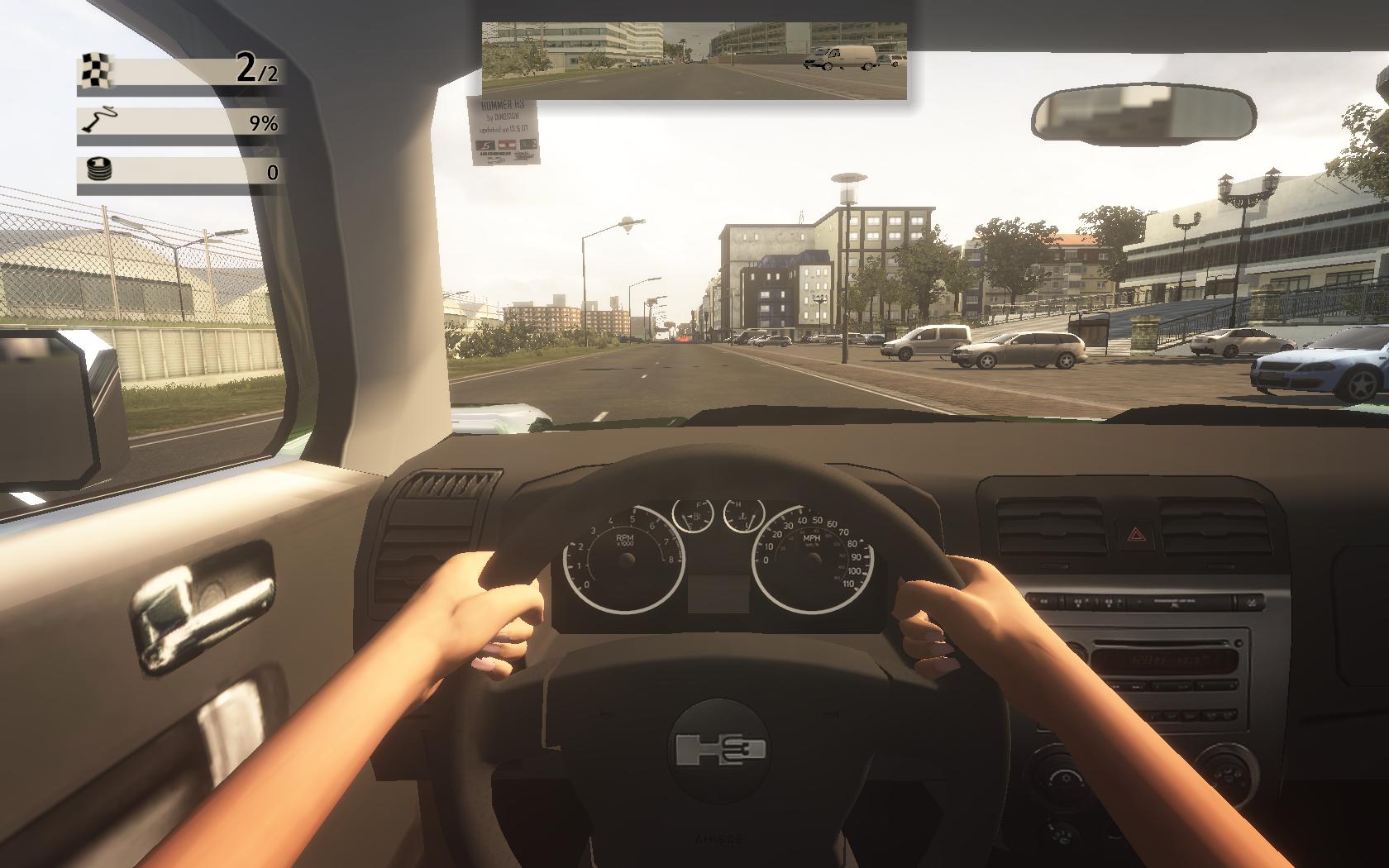Click the coin stack icon
Viewport: 1389px width, 868px height.
click(x=98, y=171)
